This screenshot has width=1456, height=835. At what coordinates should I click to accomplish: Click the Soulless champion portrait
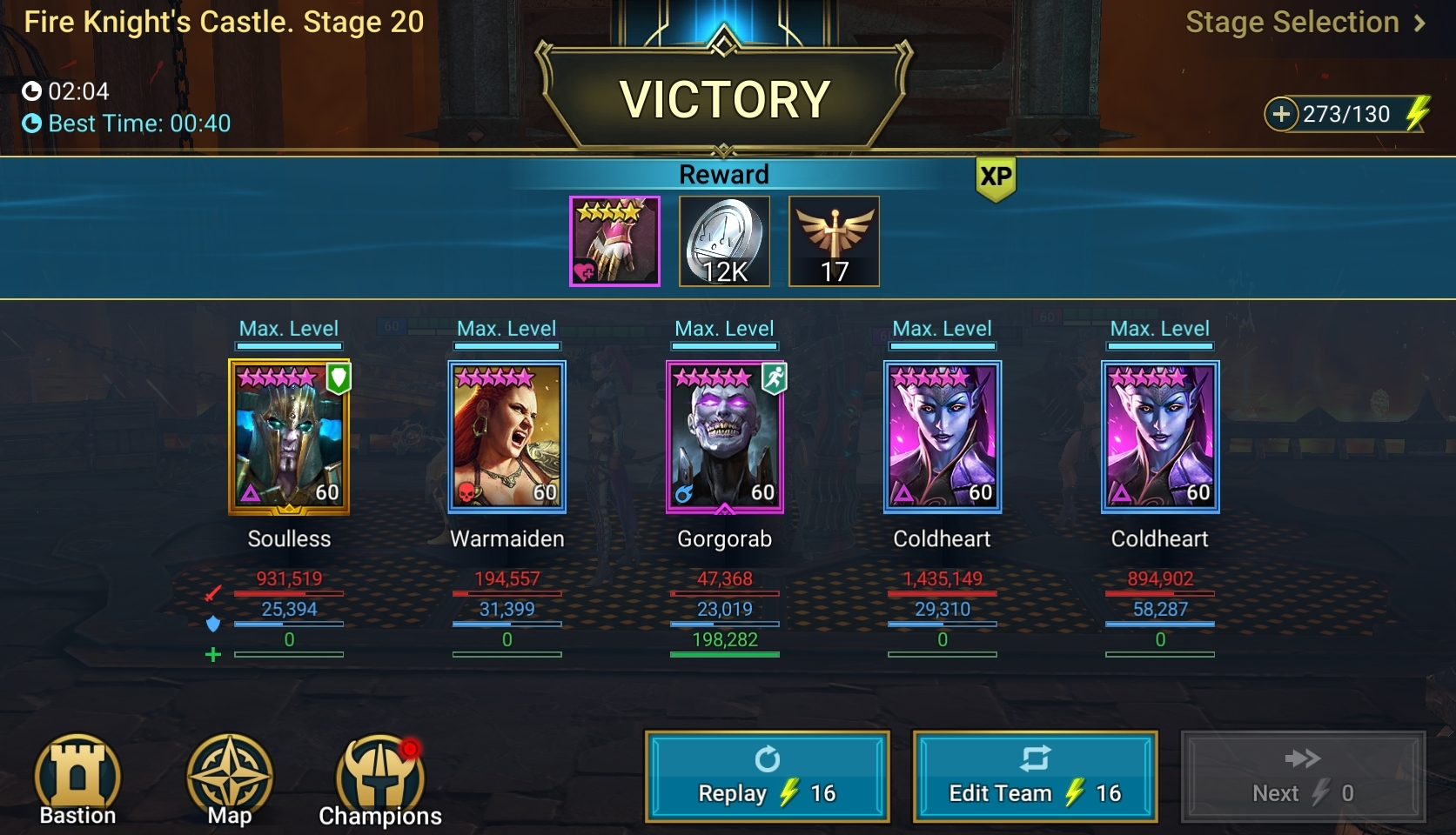(x=289, y=438)
